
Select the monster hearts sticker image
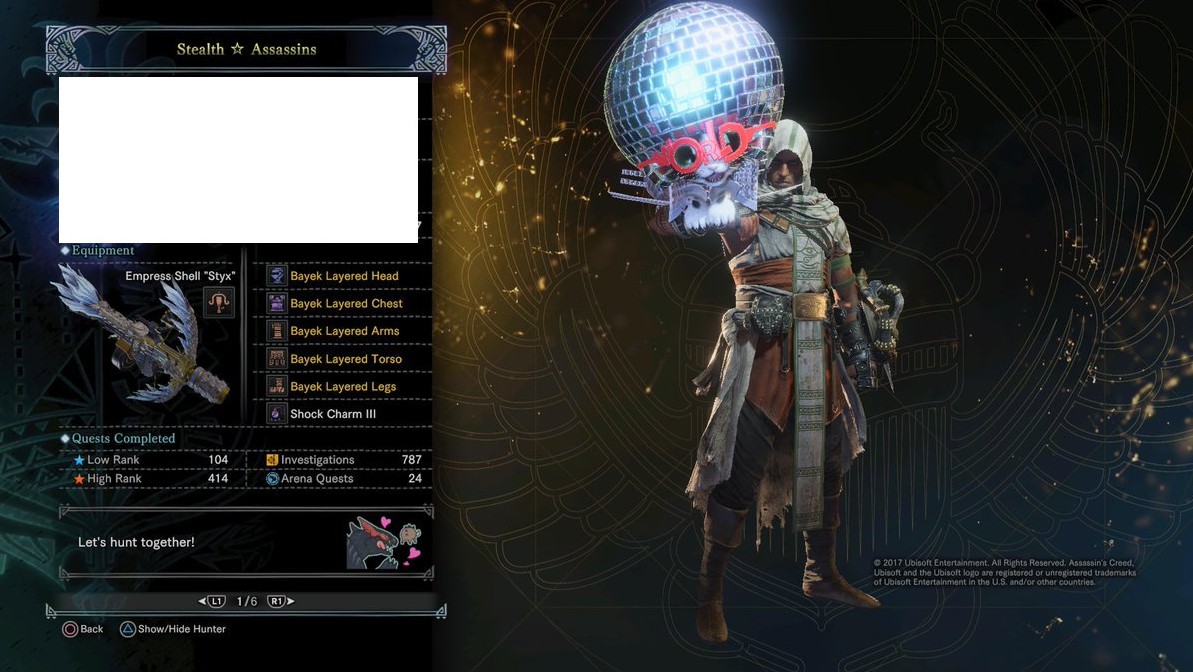[384, 542]
